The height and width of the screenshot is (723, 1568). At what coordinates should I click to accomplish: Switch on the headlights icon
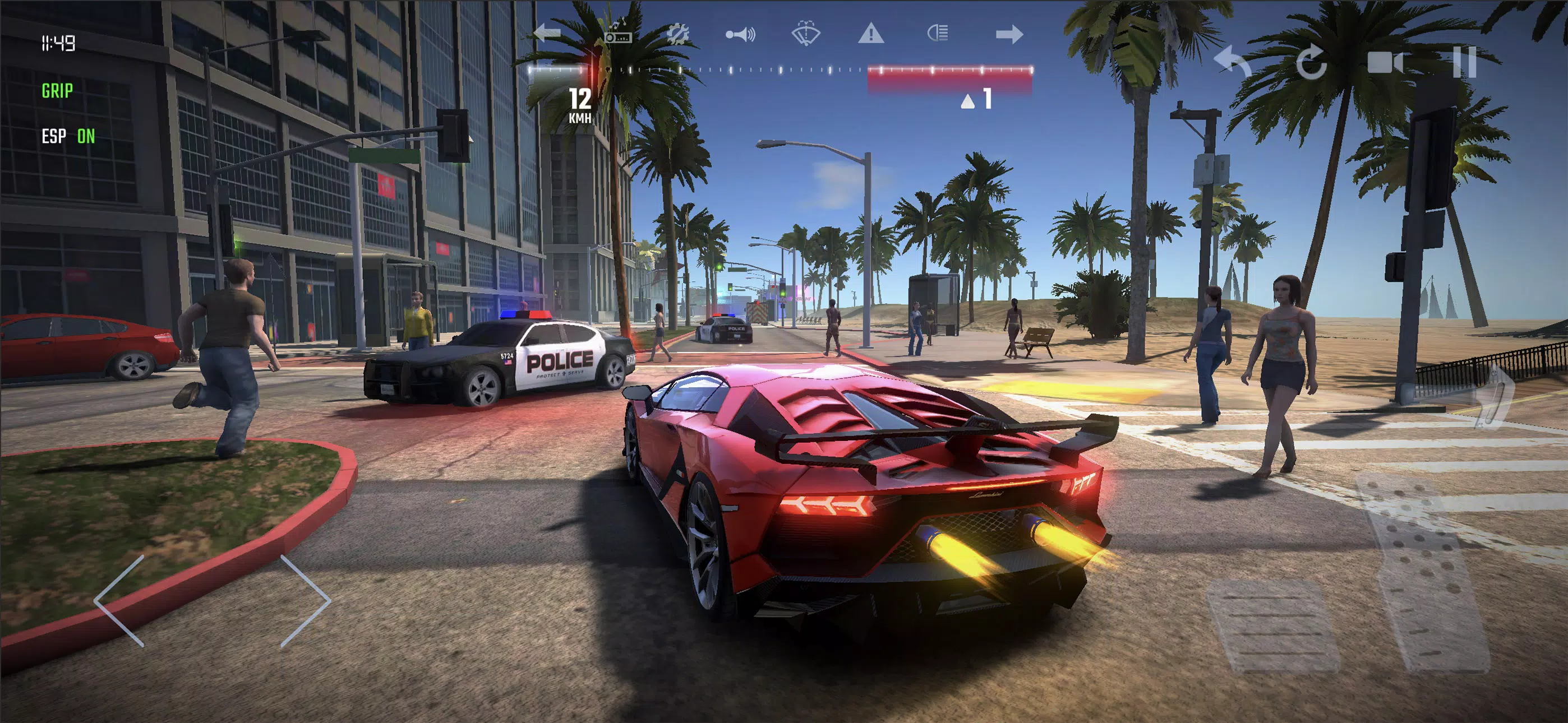pyautogui.click(x=938, y=33)
